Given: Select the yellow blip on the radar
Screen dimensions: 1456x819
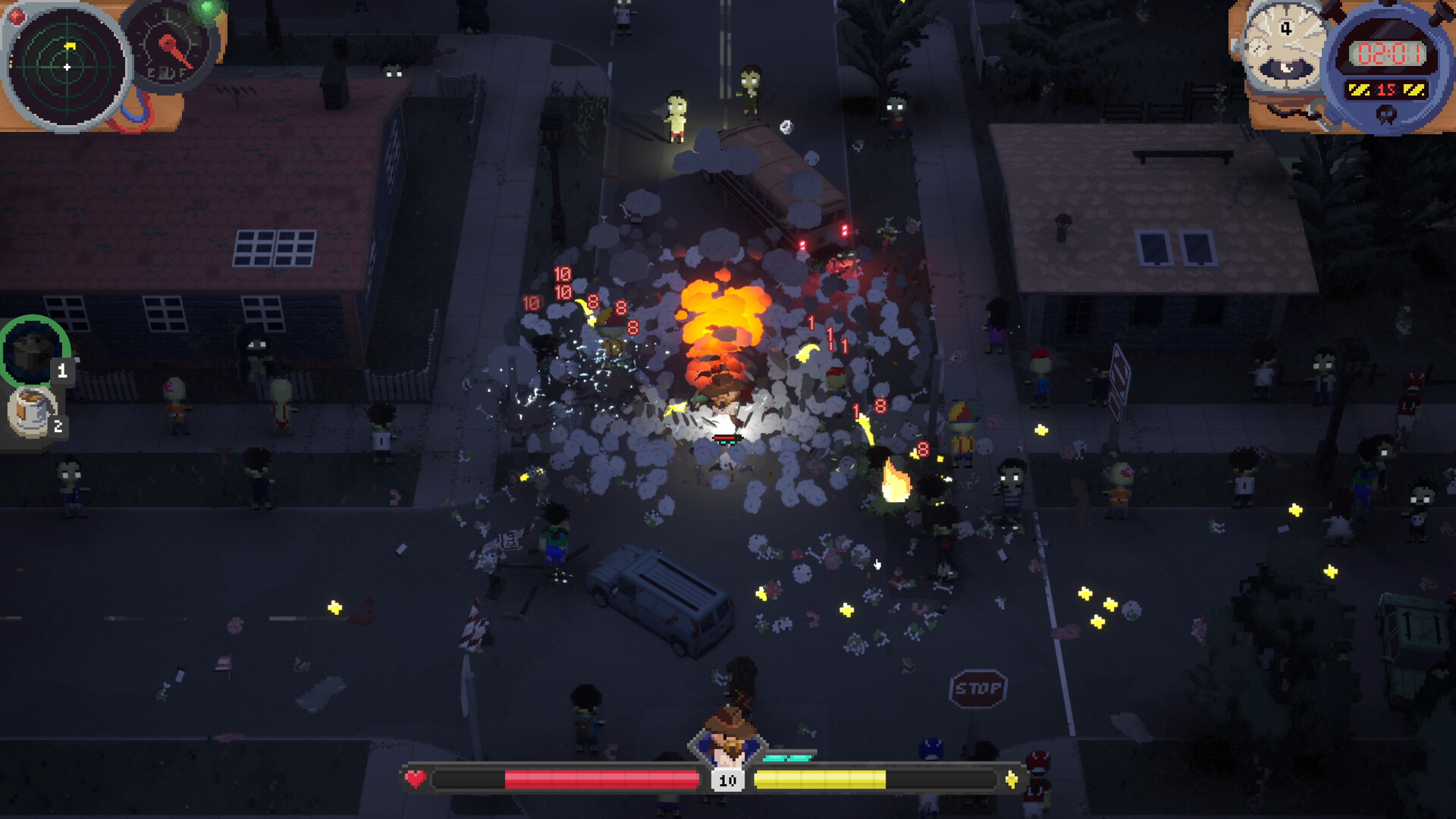Looking at the screenshot, I should (x=70, y=45).
